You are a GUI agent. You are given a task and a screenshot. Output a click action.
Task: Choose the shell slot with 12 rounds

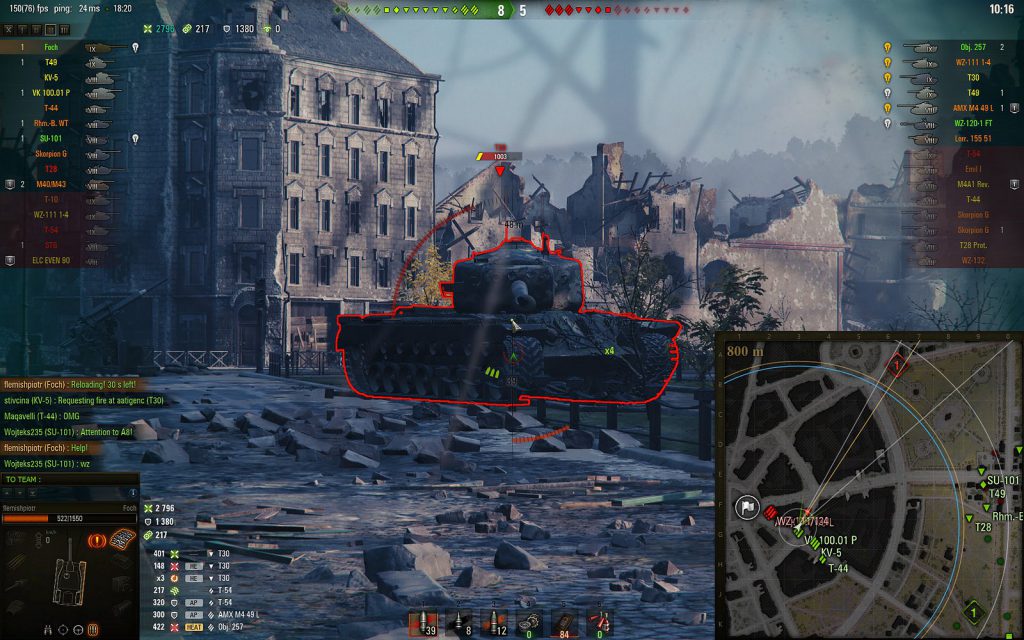(x=493, y=622)
